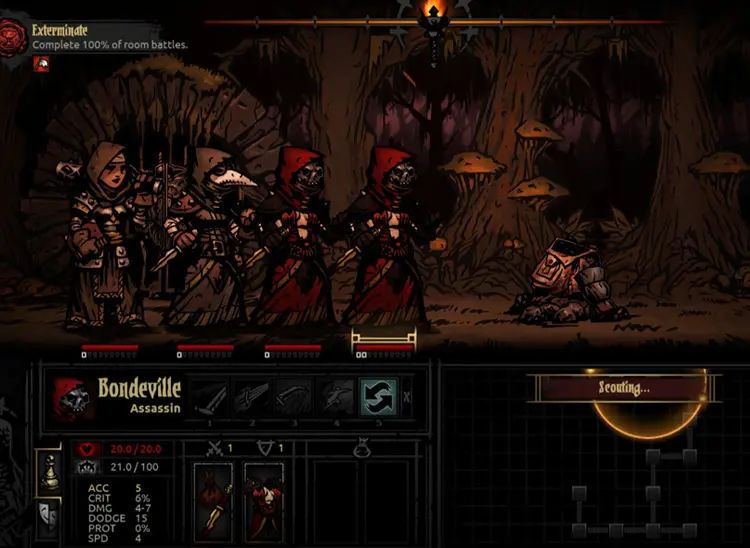
Task: Choose the second skill with the dagger icon
Action: [x=250, y=397]
